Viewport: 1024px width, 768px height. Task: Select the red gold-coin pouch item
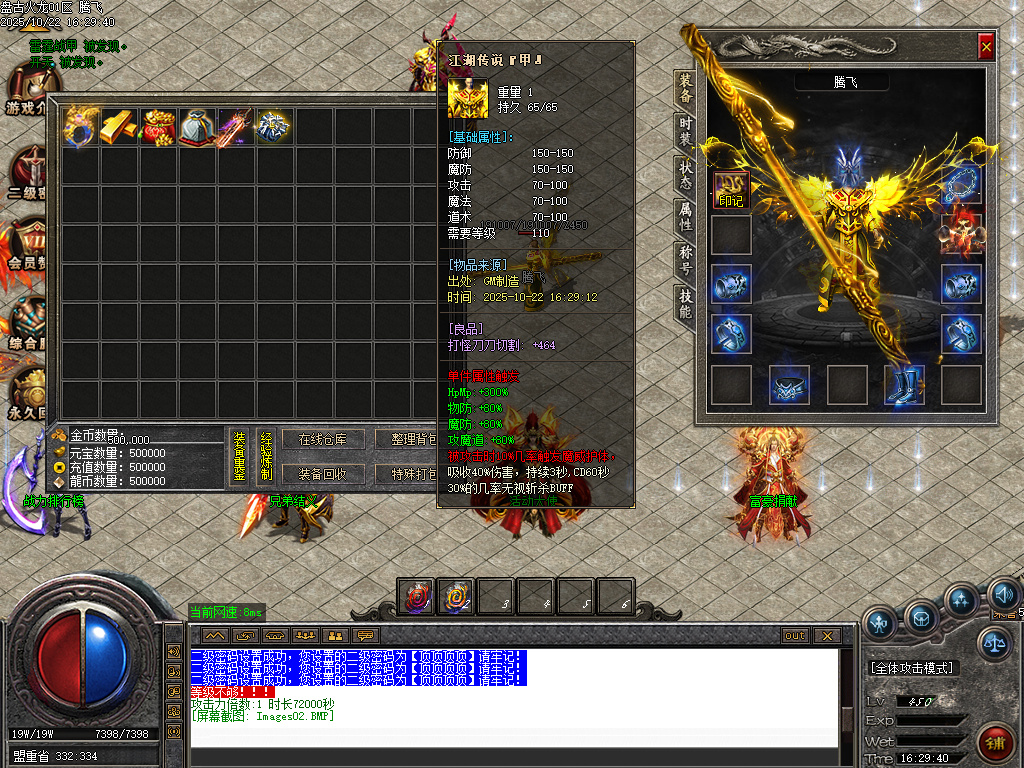point(158,127)
